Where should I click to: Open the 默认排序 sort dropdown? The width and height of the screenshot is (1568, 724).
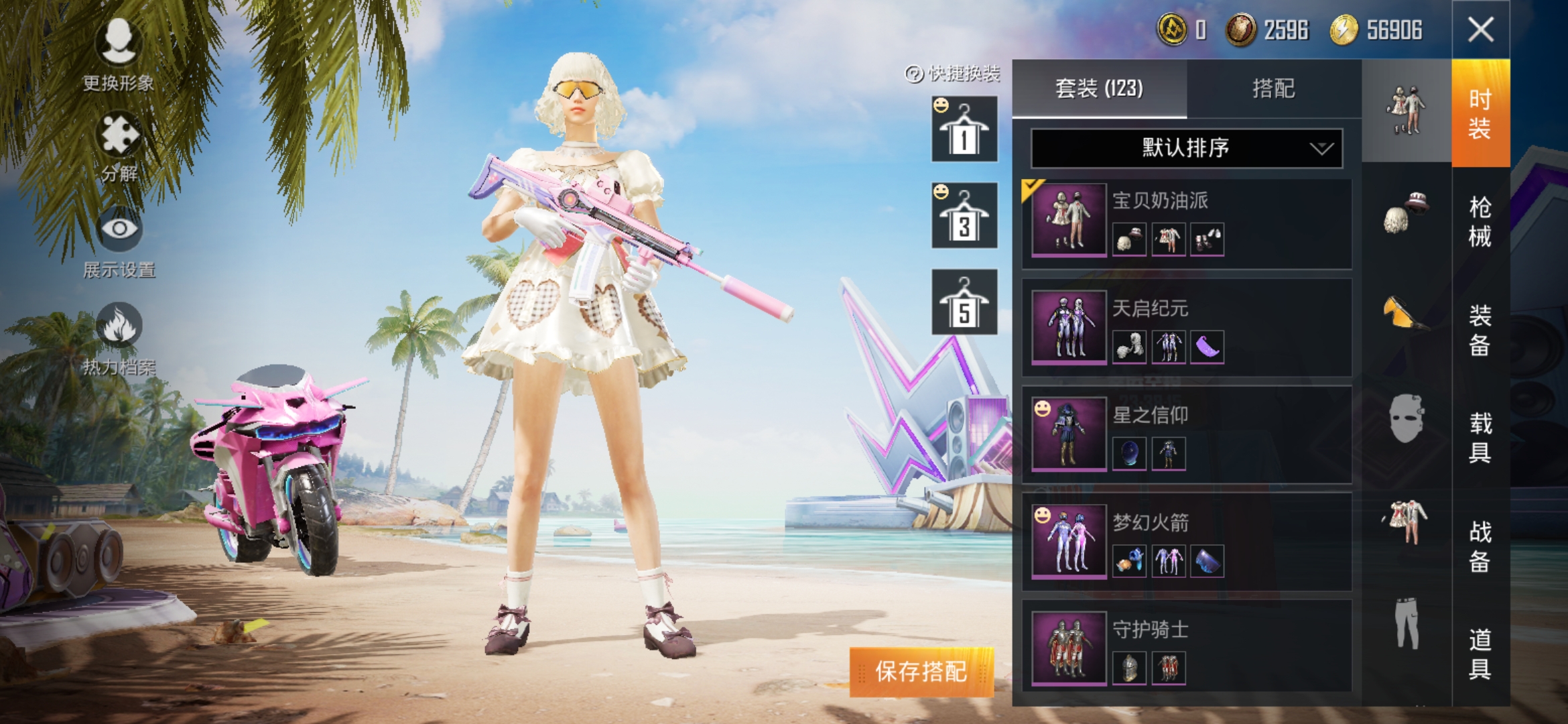click(x=1186, y=148)
